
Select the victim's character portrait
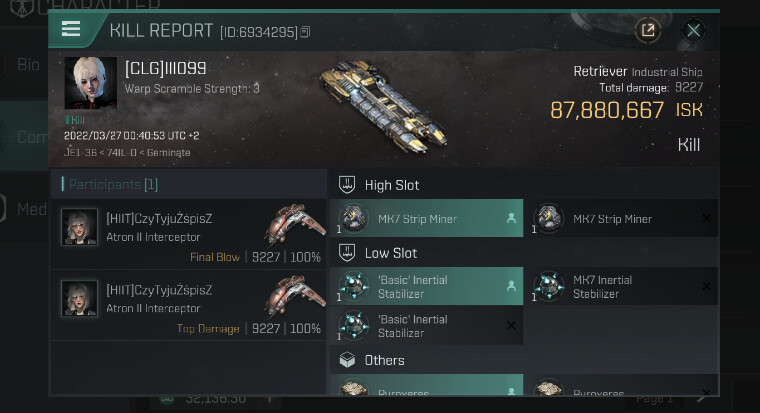(90, 83)
